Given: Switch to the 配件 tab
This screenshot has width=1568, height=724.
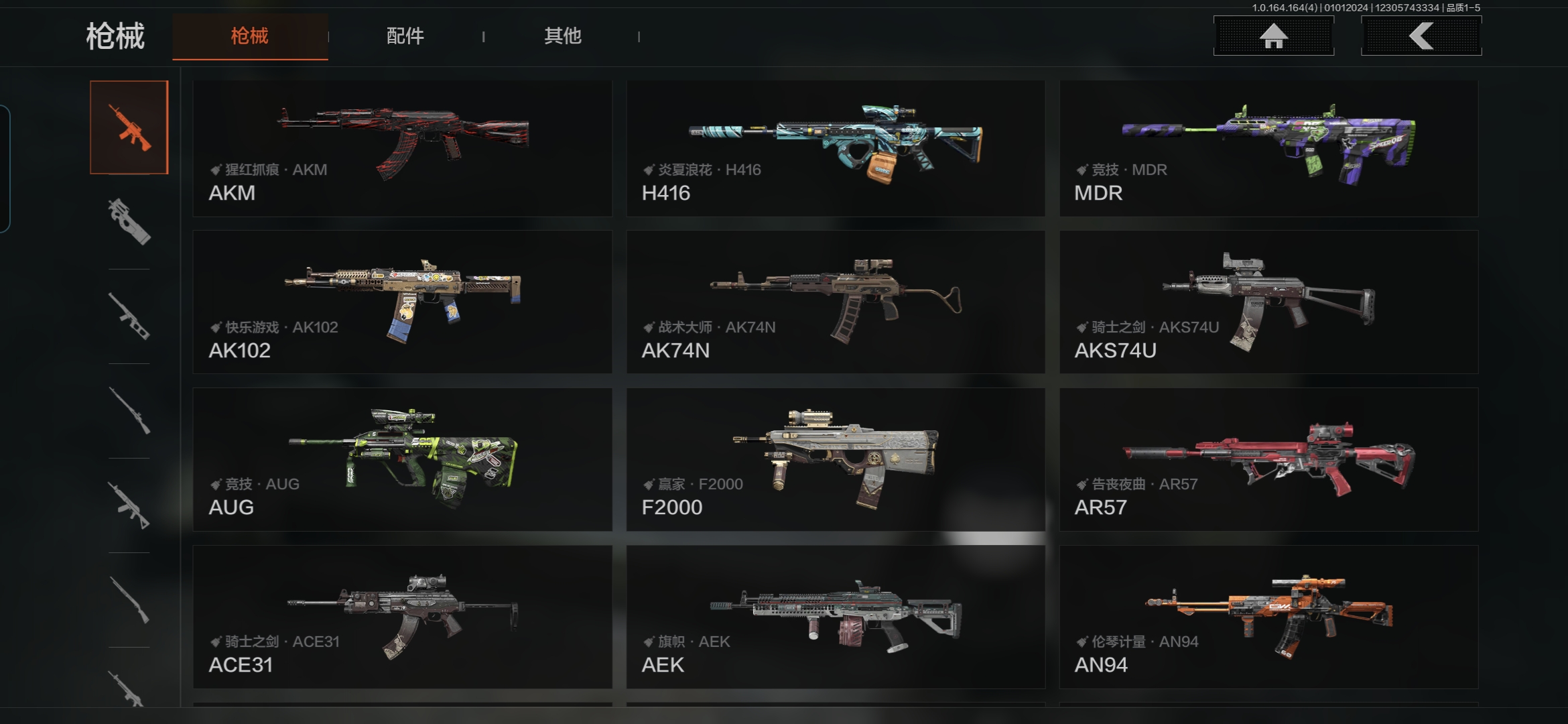Looking at the screenshot, I should [405, 36].
